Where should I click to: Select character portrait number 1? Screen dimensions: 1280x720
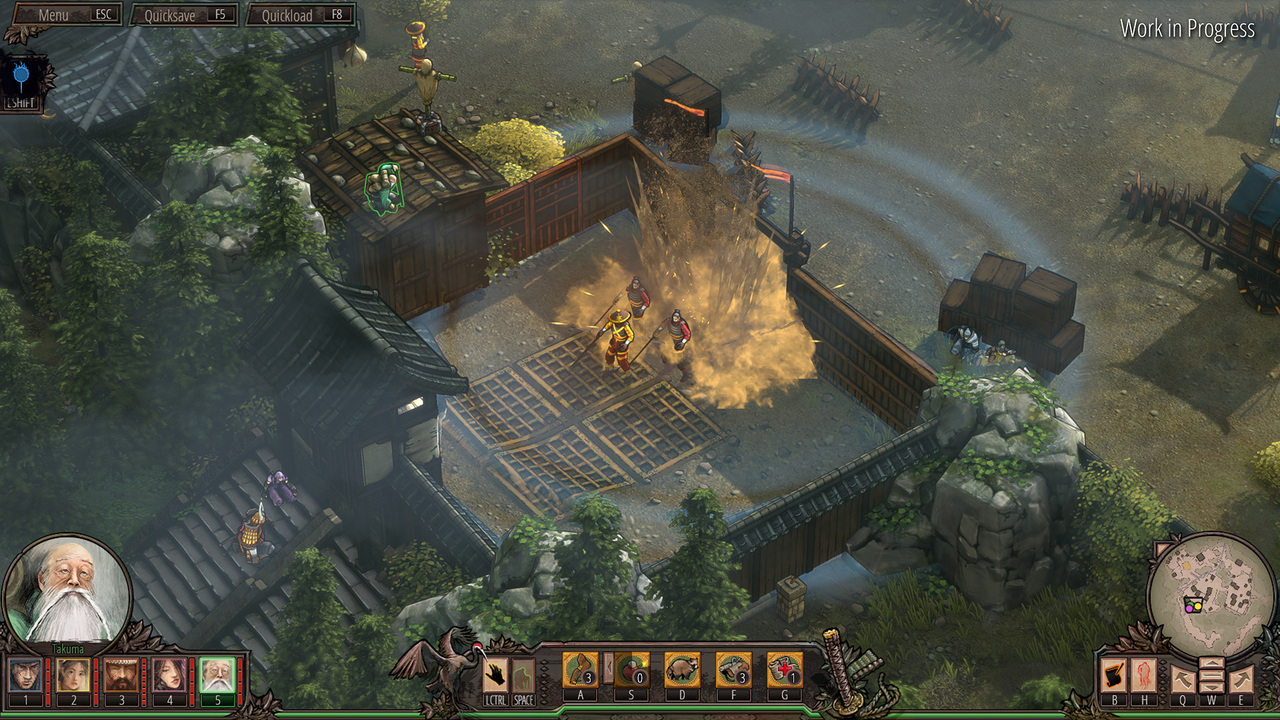(x=25, y=675)
